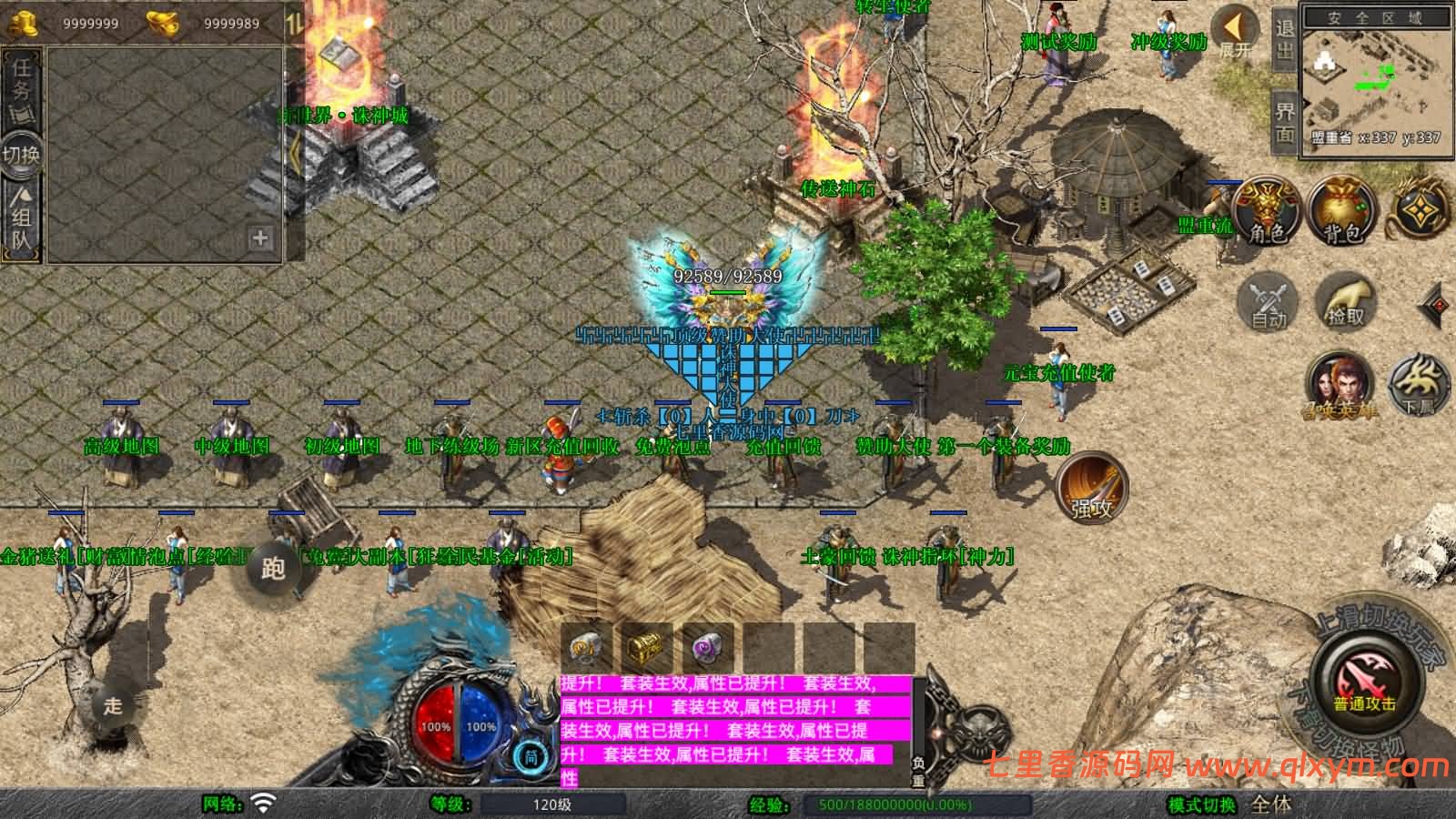Toggle the 跑 run mode button
Viewport: 1456px width, 819px height.
[272, 568]
